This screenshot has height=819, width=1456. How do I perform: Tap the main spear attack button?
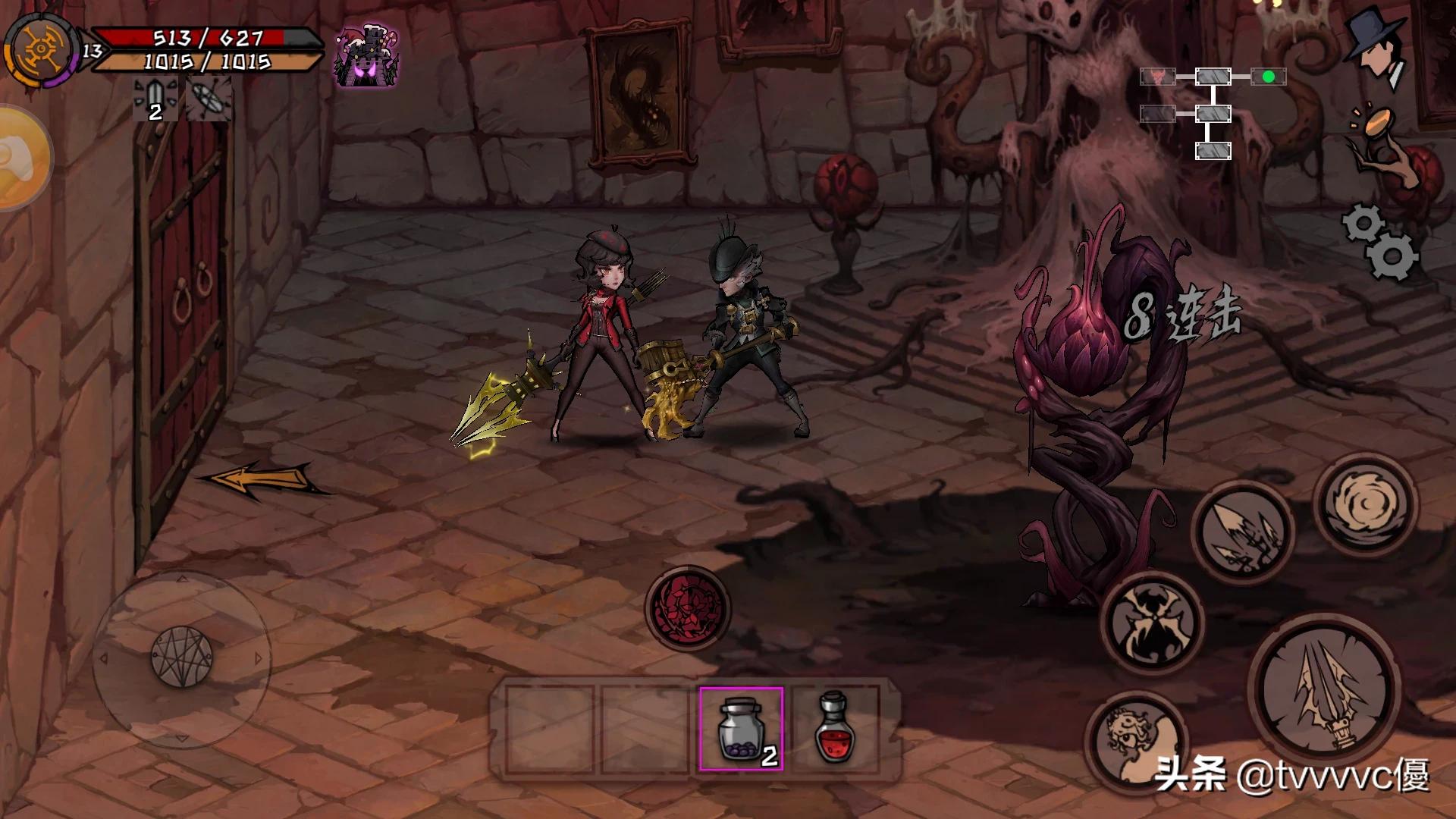click(1323, 689)
